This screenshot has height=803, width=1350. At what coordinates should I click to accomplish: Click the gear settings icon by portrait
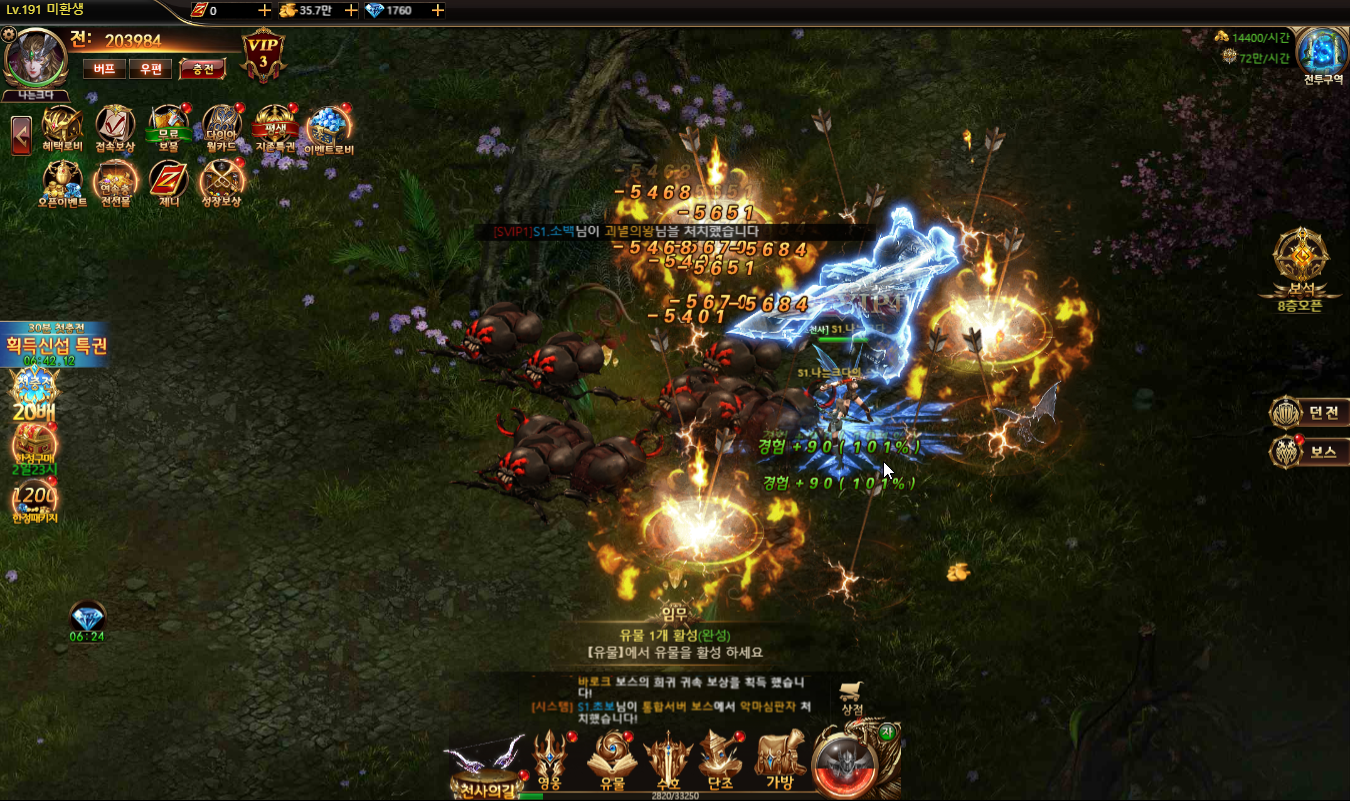(x=10, y=35)
